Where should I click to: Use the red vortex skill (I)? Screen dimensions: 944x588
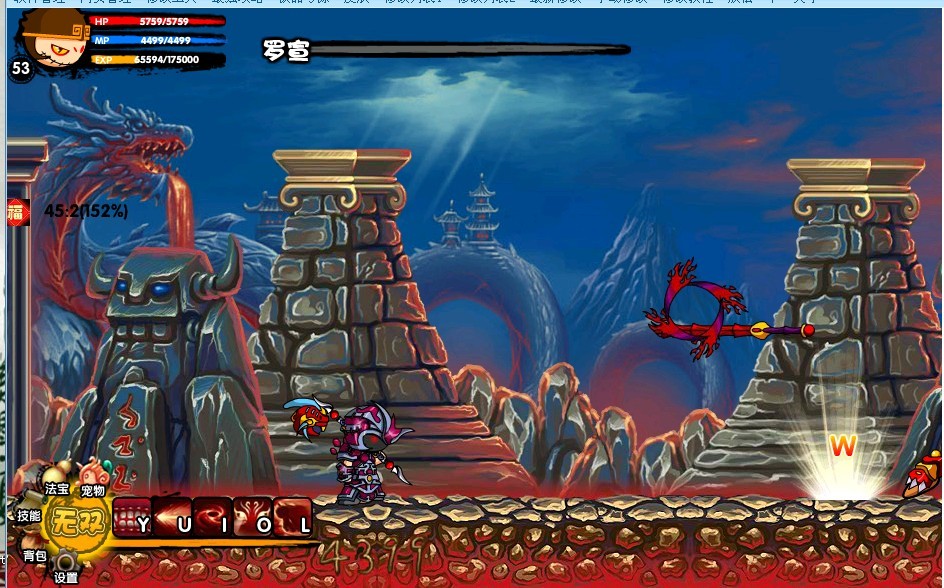[x=212, y=517]
